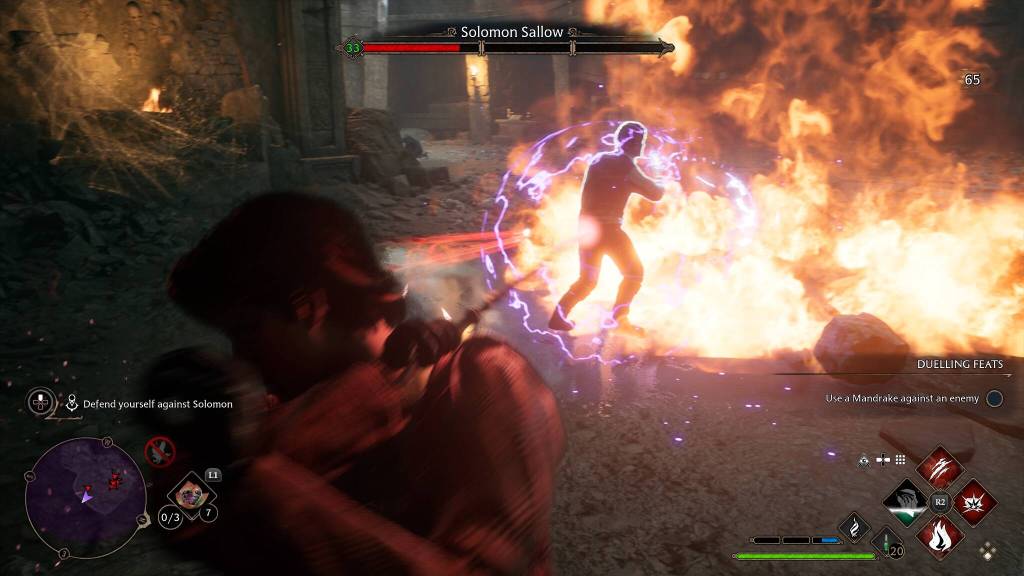1024x576 pixels.
Task: Select the green hand spell slot
Action: tap(905, 501)
